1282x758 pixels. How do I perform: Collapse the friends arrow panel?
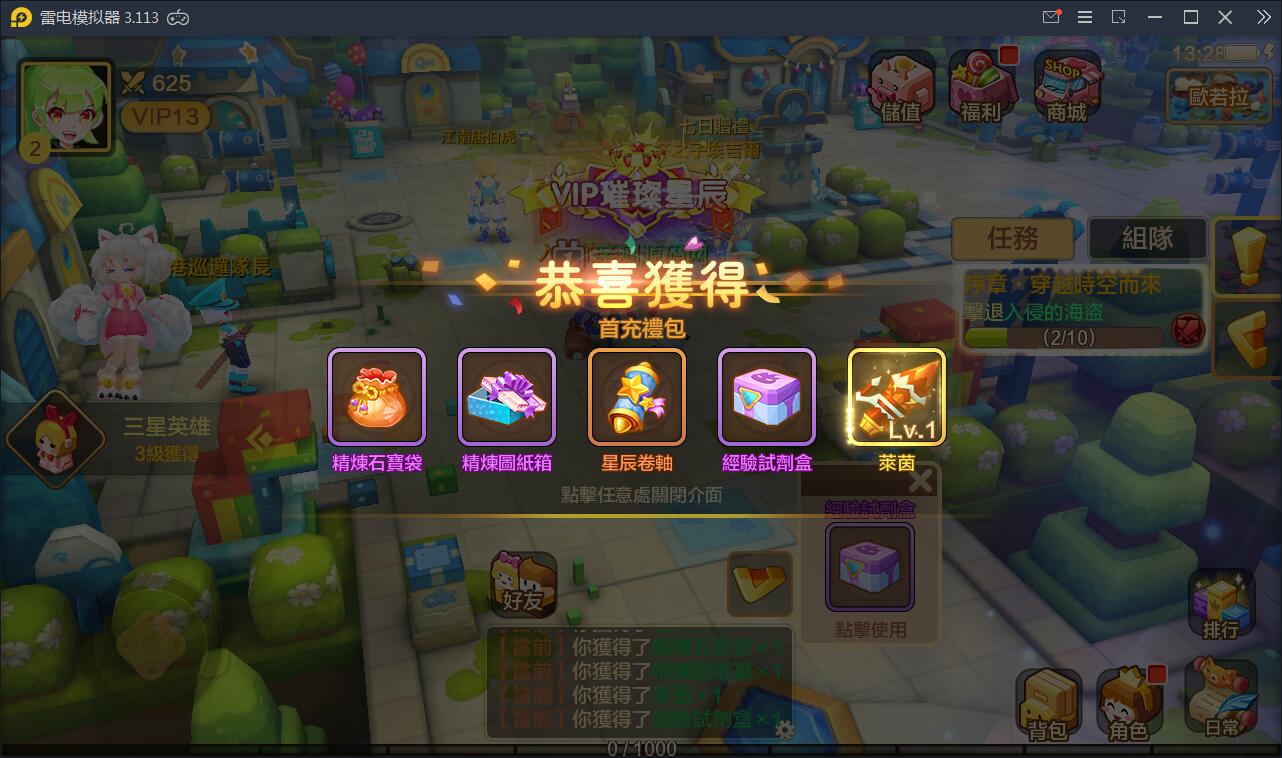tap(759, 583)
